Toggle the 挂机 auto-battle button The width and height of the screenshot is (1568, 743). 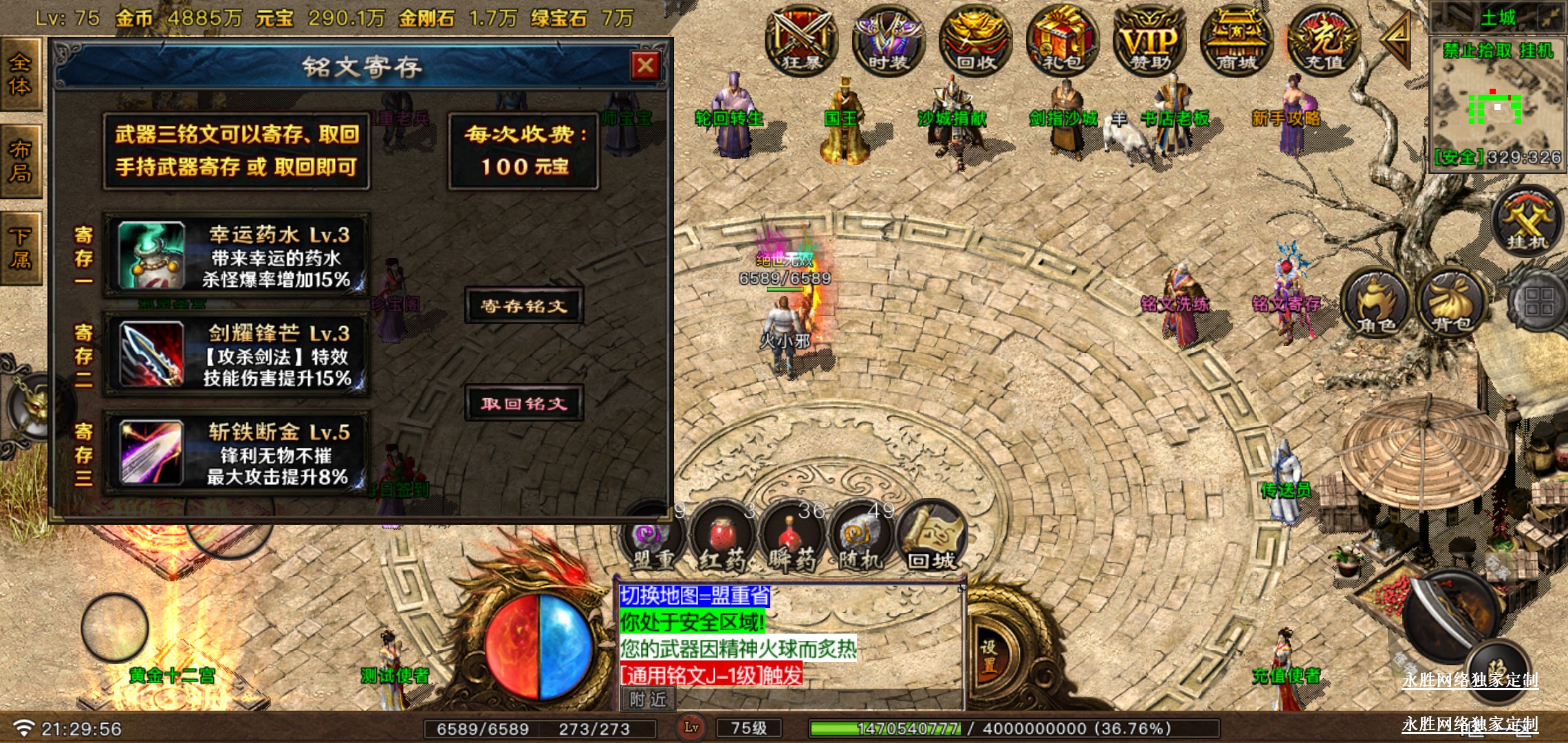tap(1527, 222)
